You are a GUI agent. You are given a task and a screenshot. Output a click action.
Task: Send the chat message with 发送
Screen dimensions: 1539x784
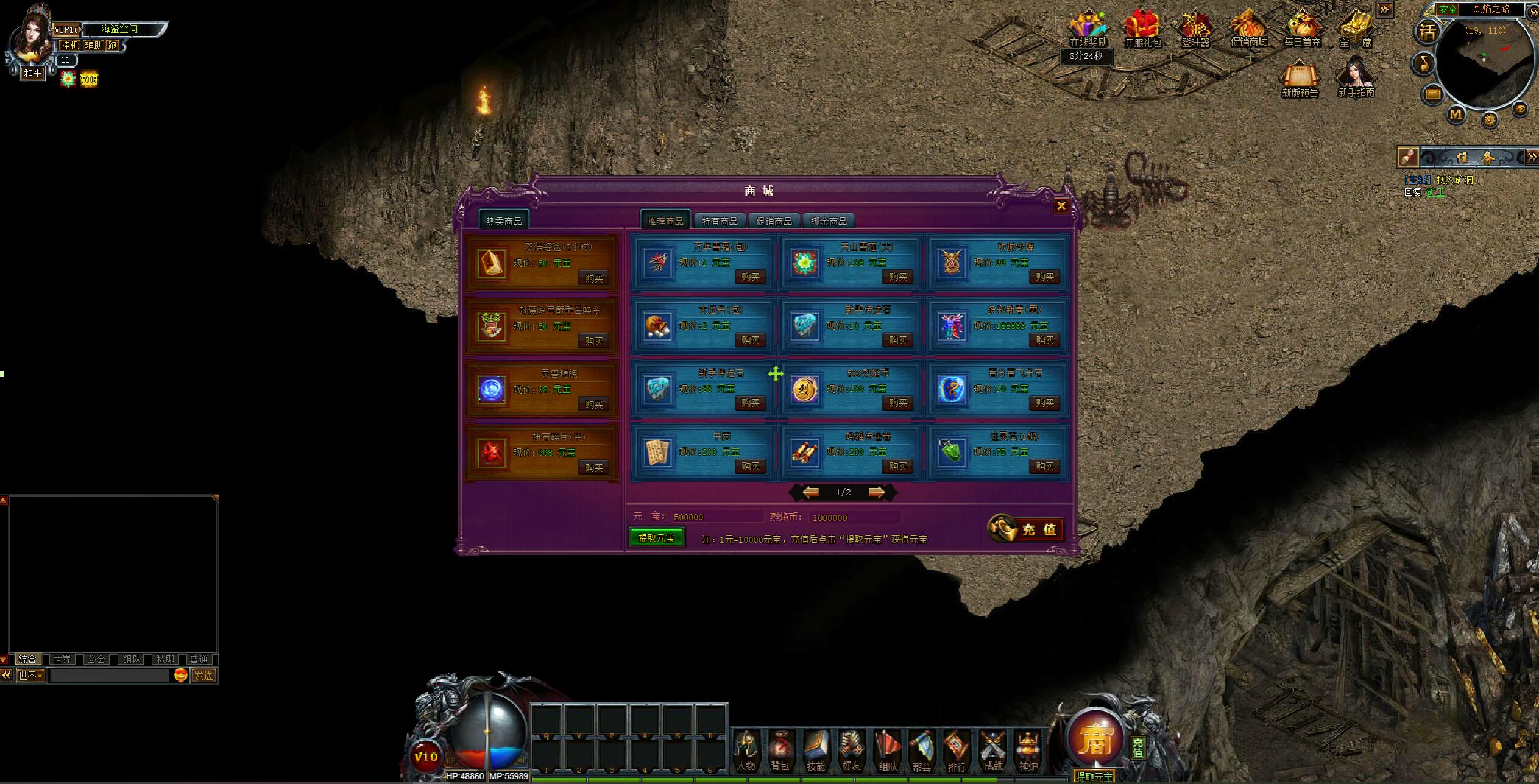pyautogui.click(x=203, y=676)
